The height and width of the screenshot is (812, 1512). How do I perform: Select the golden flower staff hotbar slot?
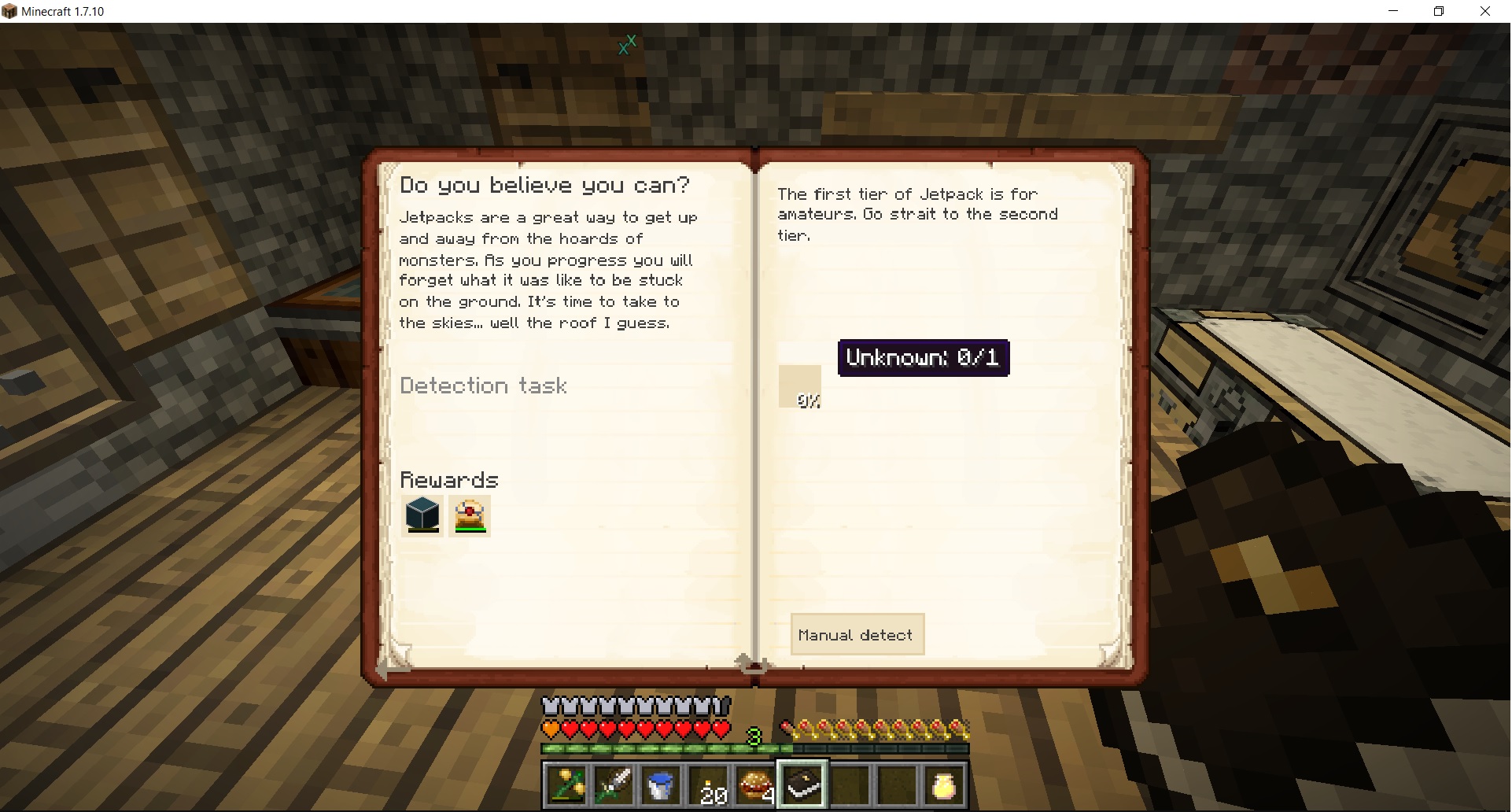pyautogui.click(x=566, y=784)
